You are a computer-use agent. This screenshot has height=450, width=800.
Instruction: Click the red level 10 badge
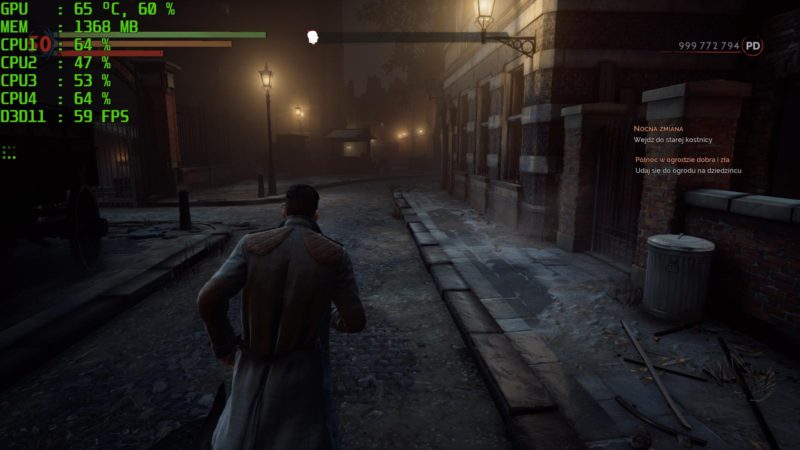41,44
